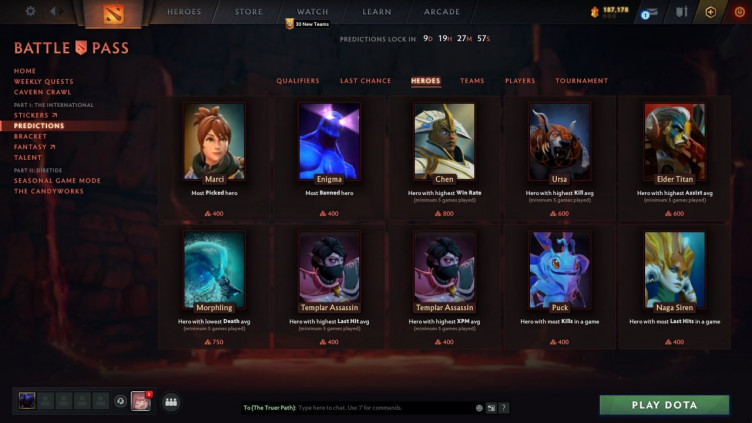Open the settings gear icon

pos(30,11)
